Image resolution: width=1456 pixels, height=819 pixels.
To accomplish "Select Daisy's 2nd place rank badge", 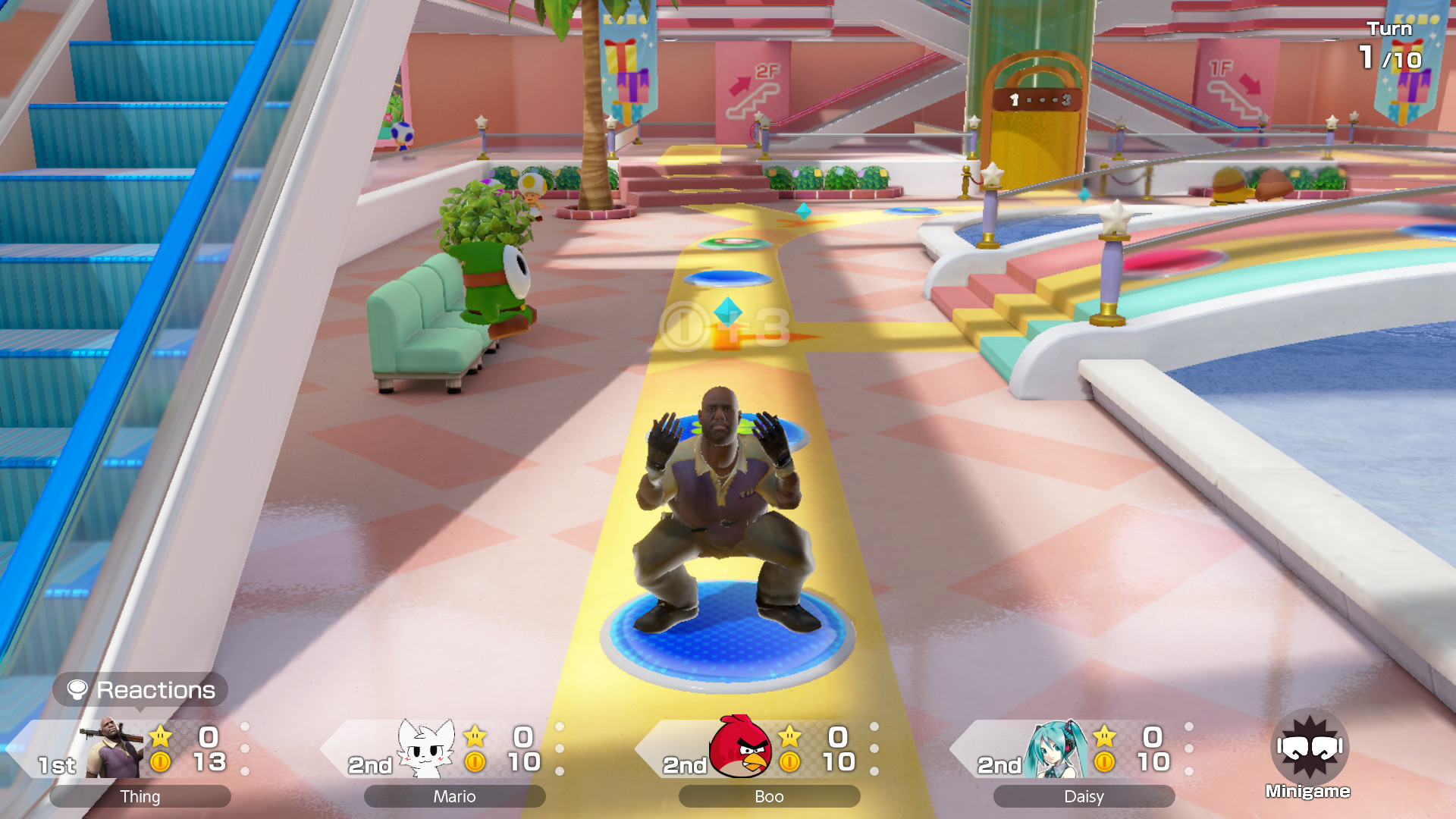I will tap(999, 766).
